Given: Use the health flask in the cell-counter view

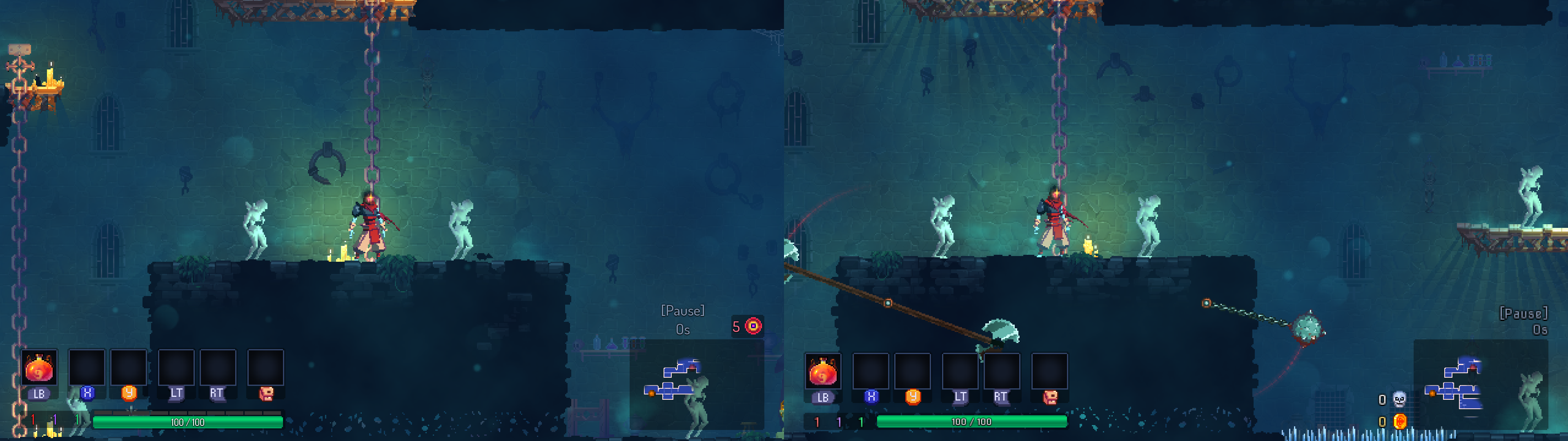Looking at the screenshot, I should (39, 368).
